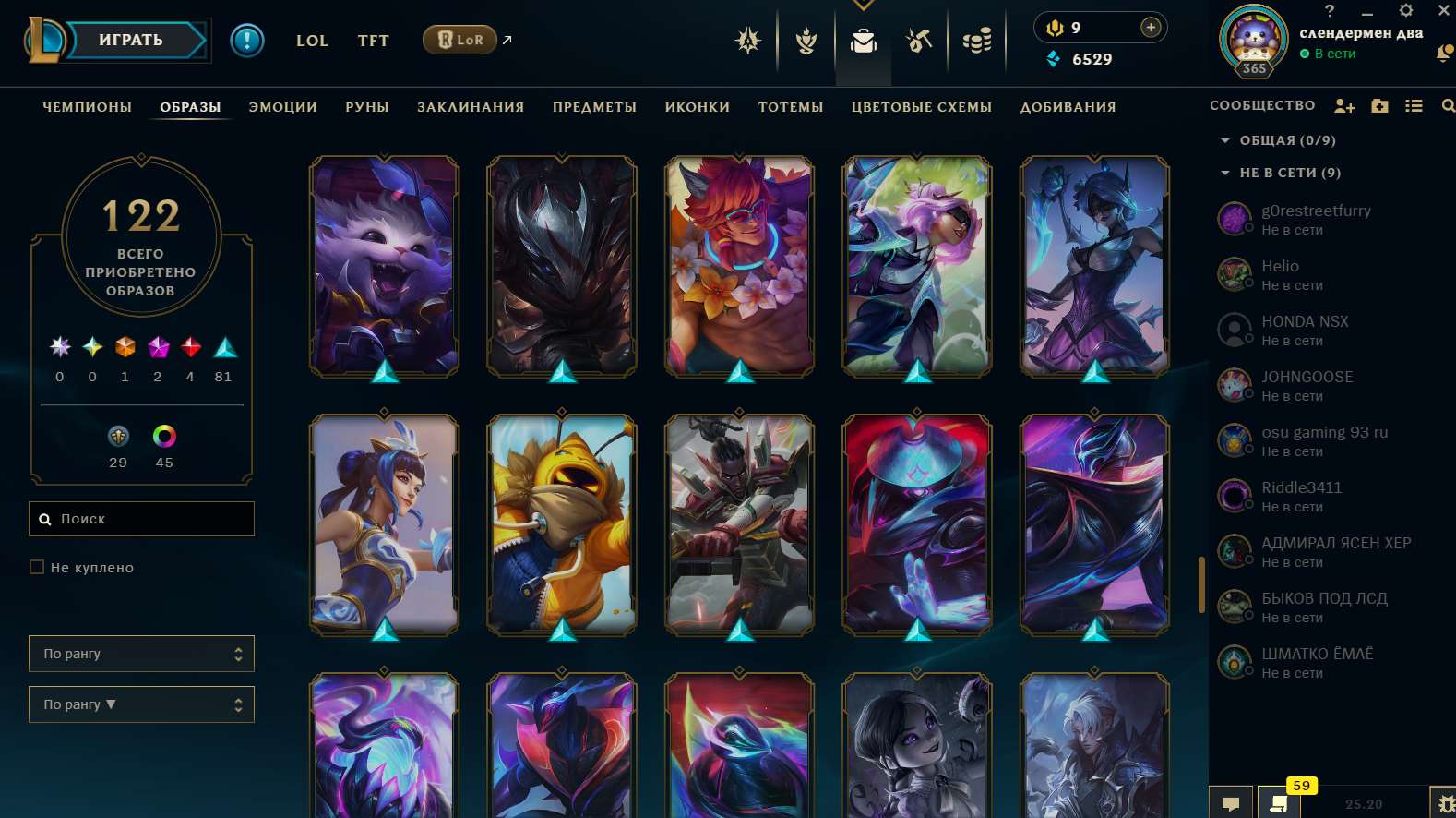Open the event hub compass icon
This screenshot has width=1456, height=818.
point(747,41)
